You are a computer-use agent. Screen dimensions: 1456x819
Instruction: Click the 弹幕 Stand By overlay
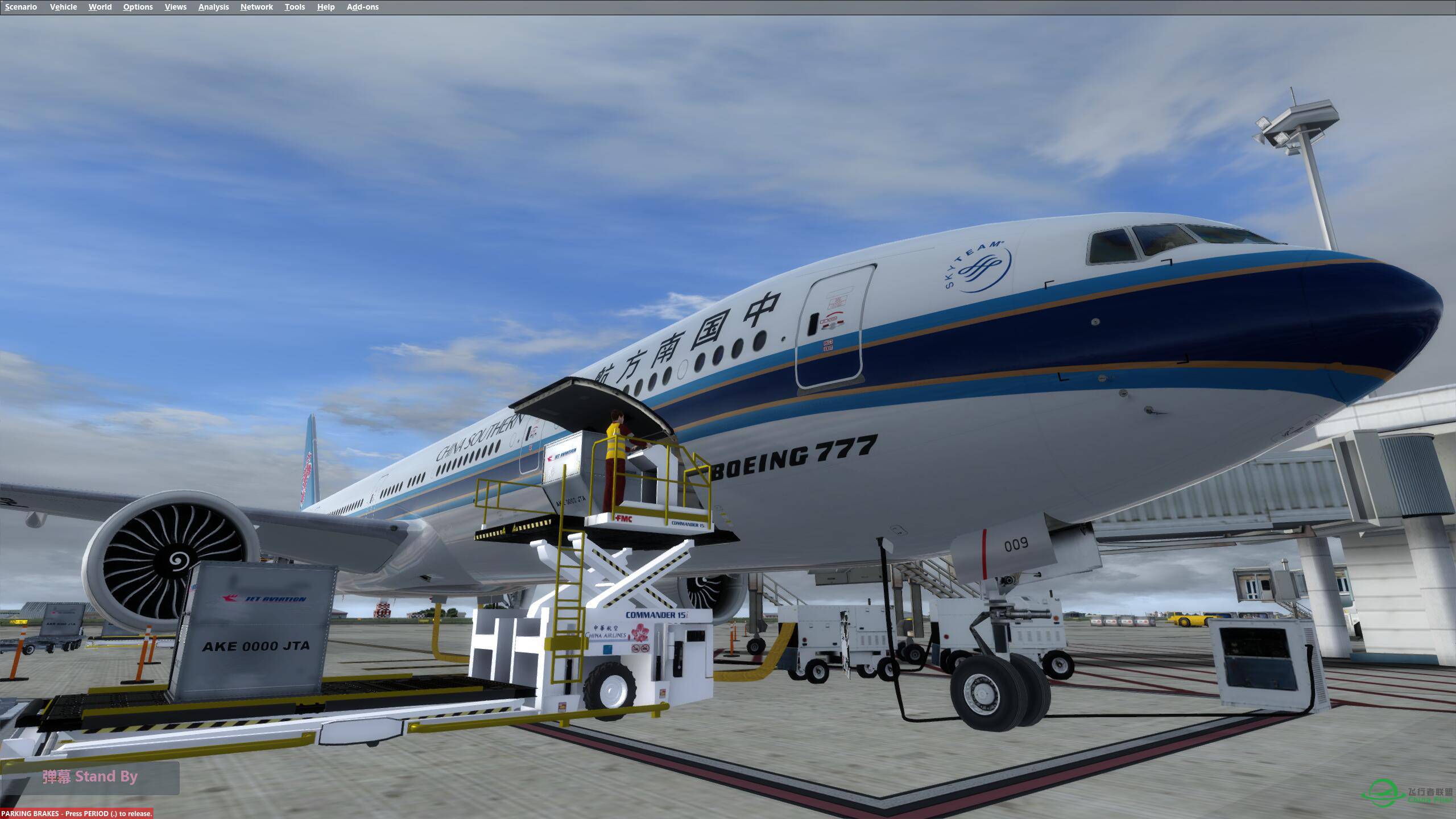(x=90, y=776)
